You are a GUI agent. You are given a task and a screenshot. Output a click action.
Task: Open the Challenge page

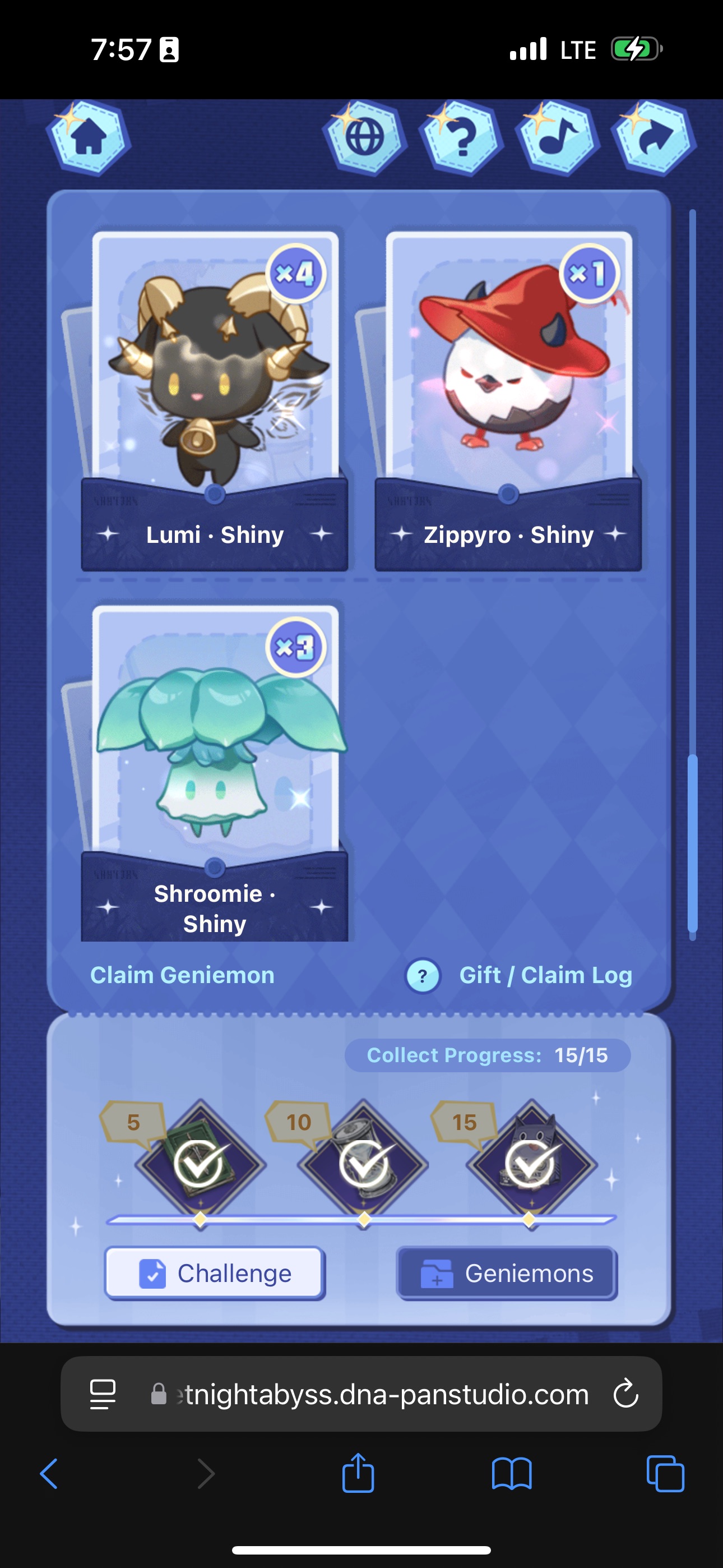(x=215, y=1274)
